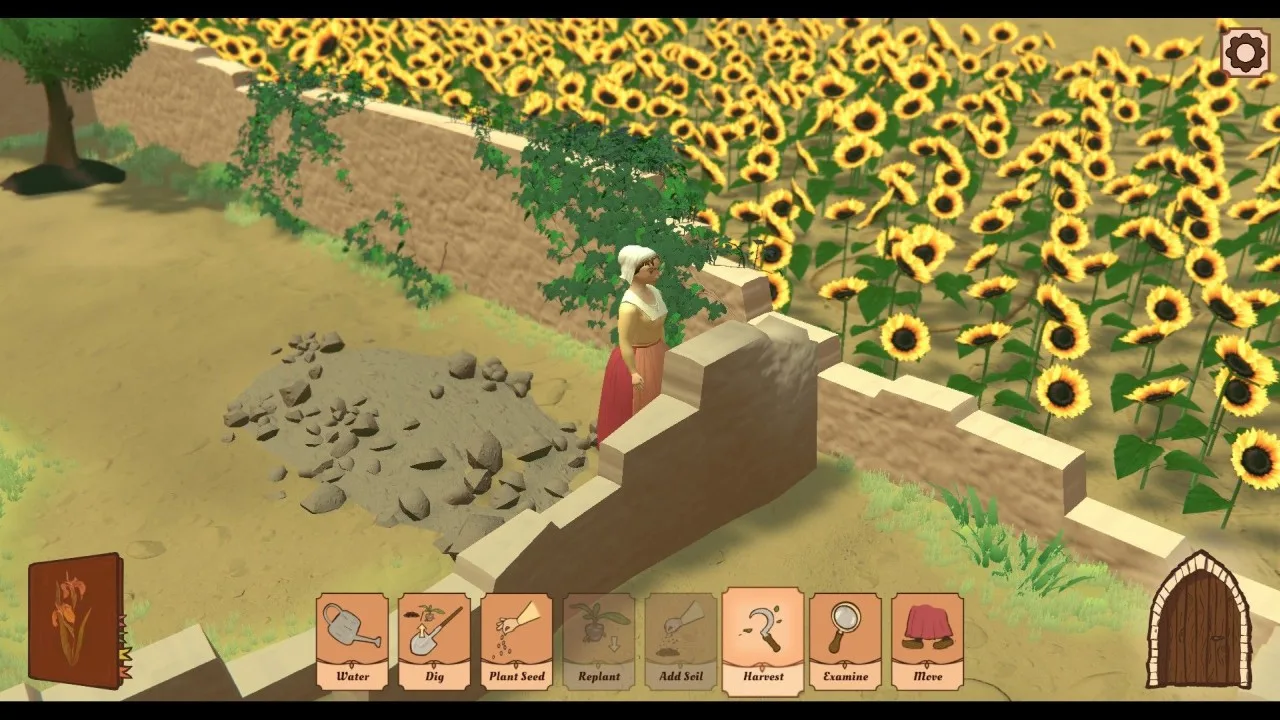Image resolution: width=1280 pixels, height=720 pixels.
Task: Activate the Harvest sickle tool
Action: click(x=763, y=640)
